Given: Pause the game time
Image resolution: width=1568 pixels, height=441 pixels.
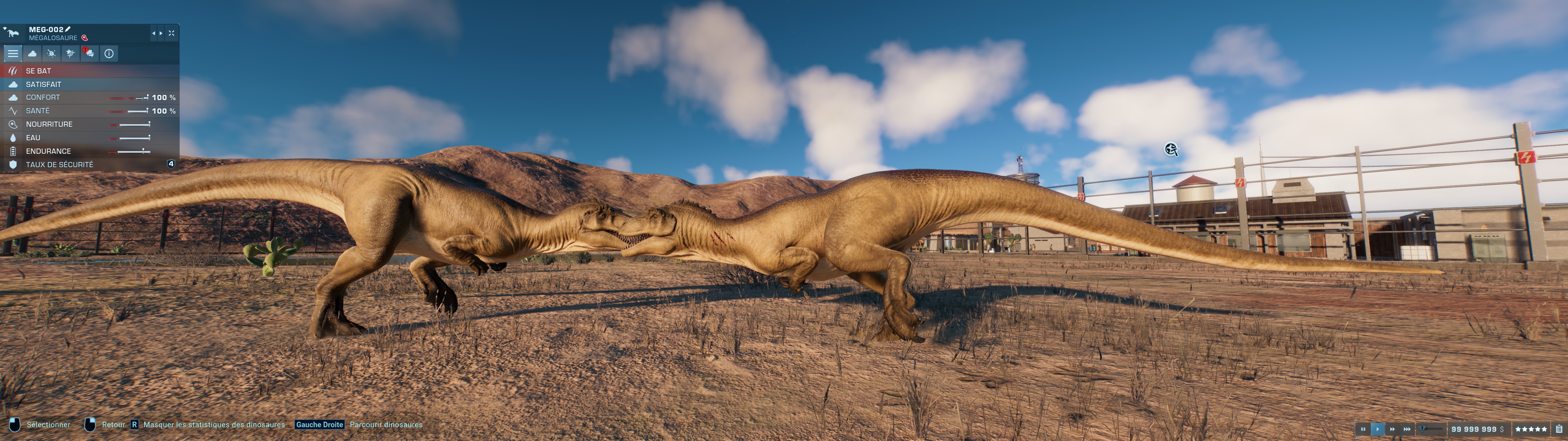Looking at the screenshot, I should (1363, 429).
